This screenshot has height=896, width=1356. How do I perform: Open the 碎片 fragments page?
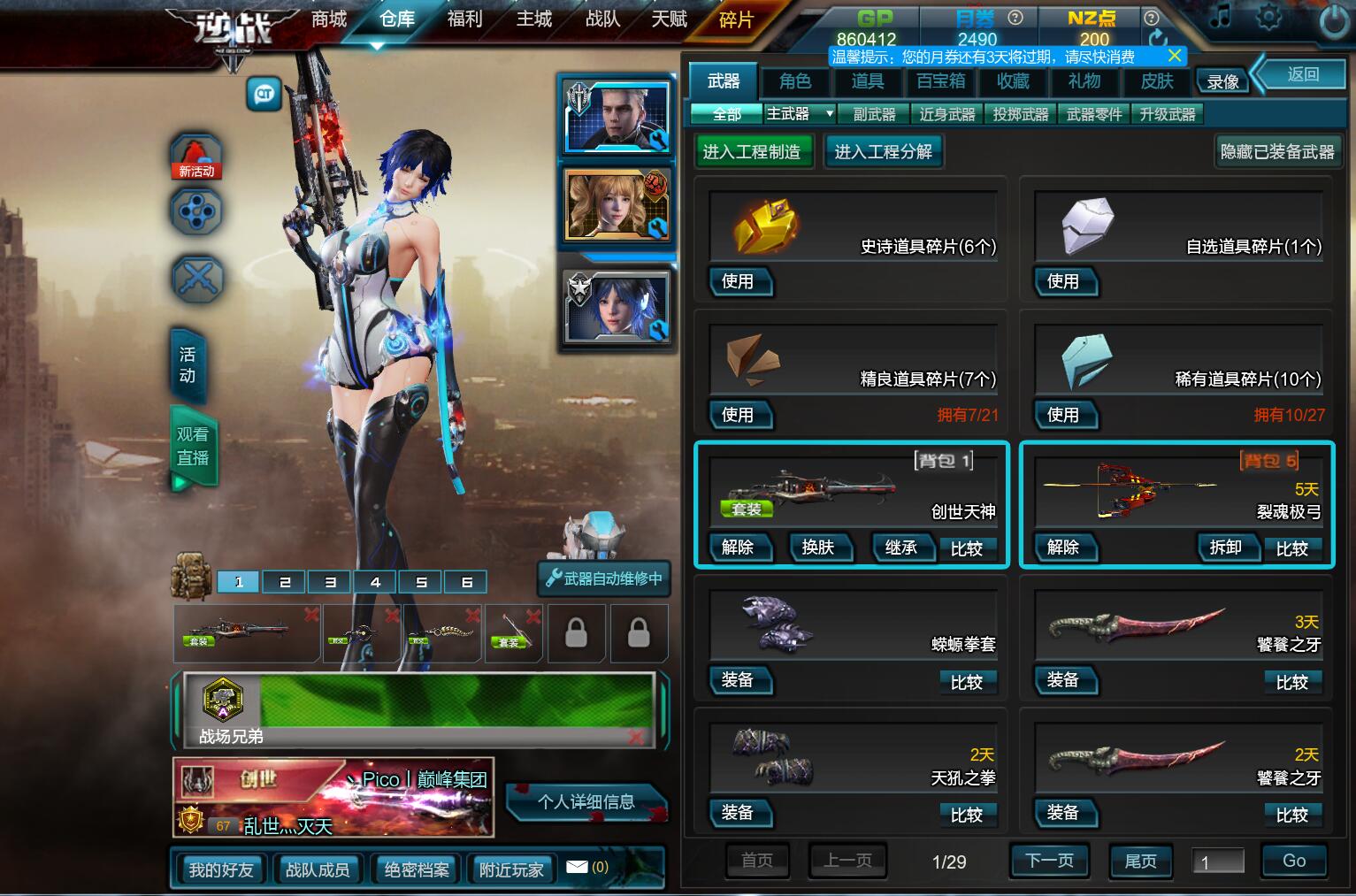tap(736, 19)
